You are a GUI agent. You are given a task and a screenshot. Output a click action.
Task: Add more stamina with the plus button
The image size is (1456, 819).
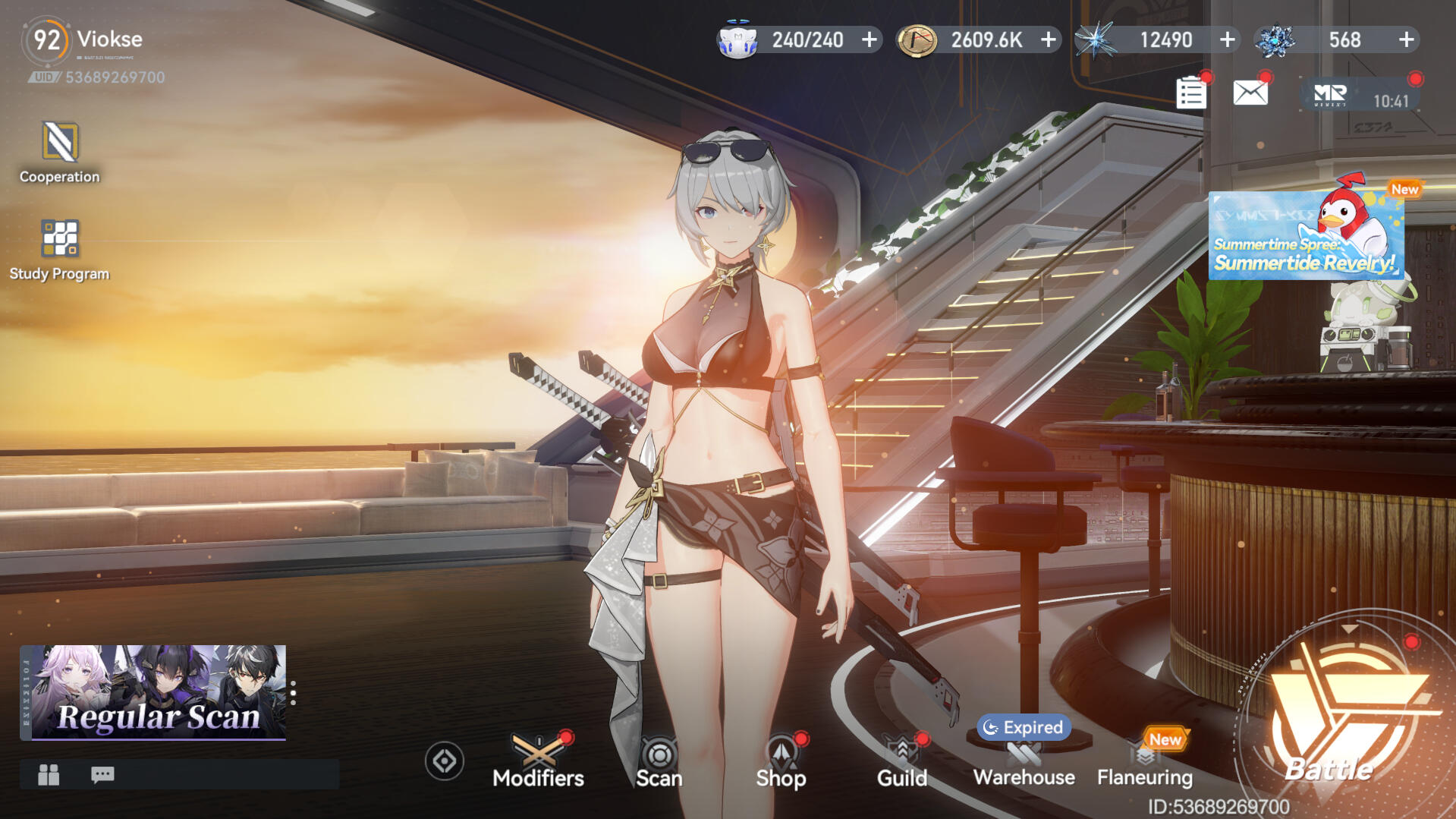click(870, 39)
